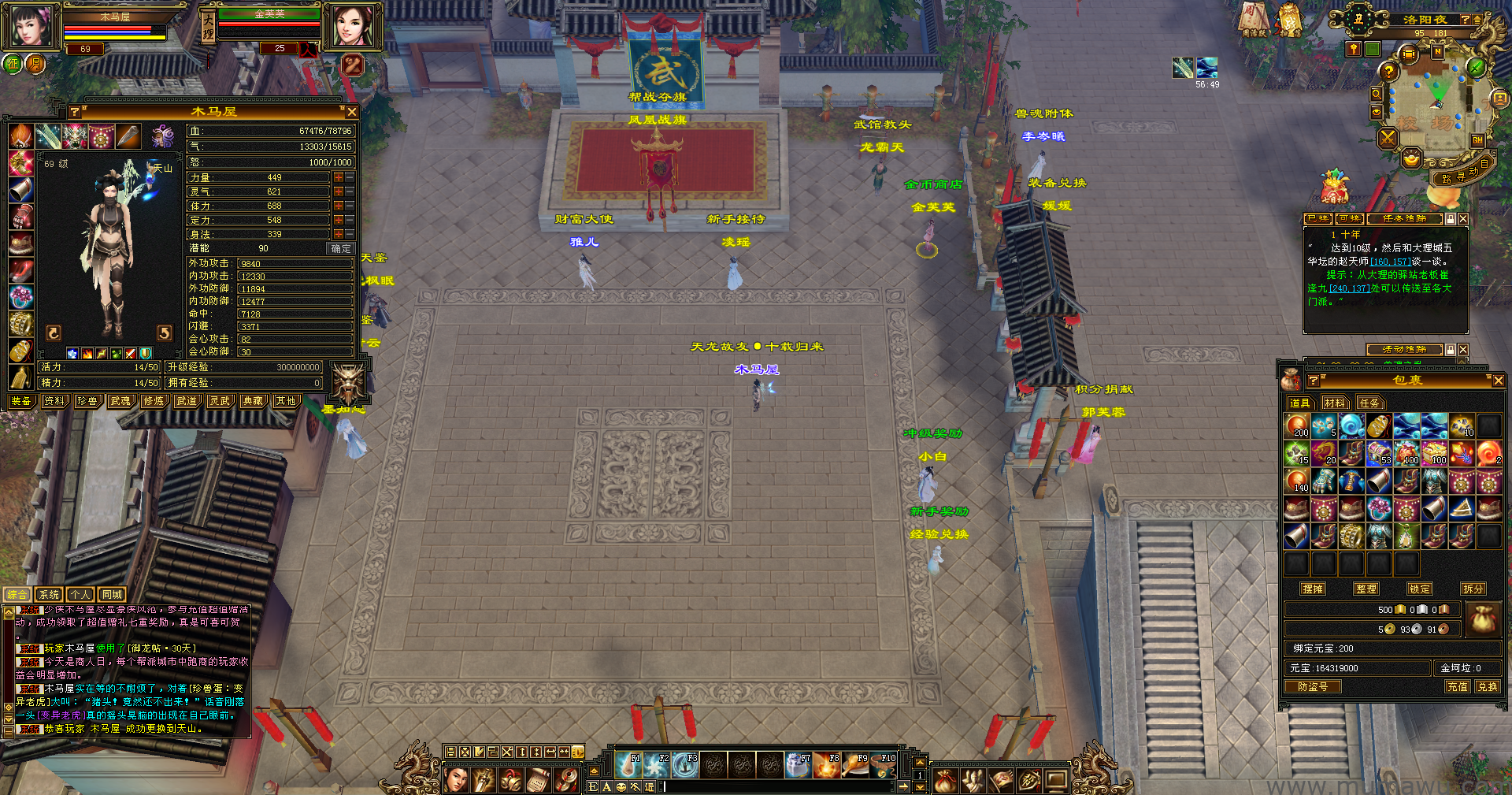The height and width of the screenshot is (795, 1512).
Task: Close the 木马屋 character panel
Action: tap(351, 112)
